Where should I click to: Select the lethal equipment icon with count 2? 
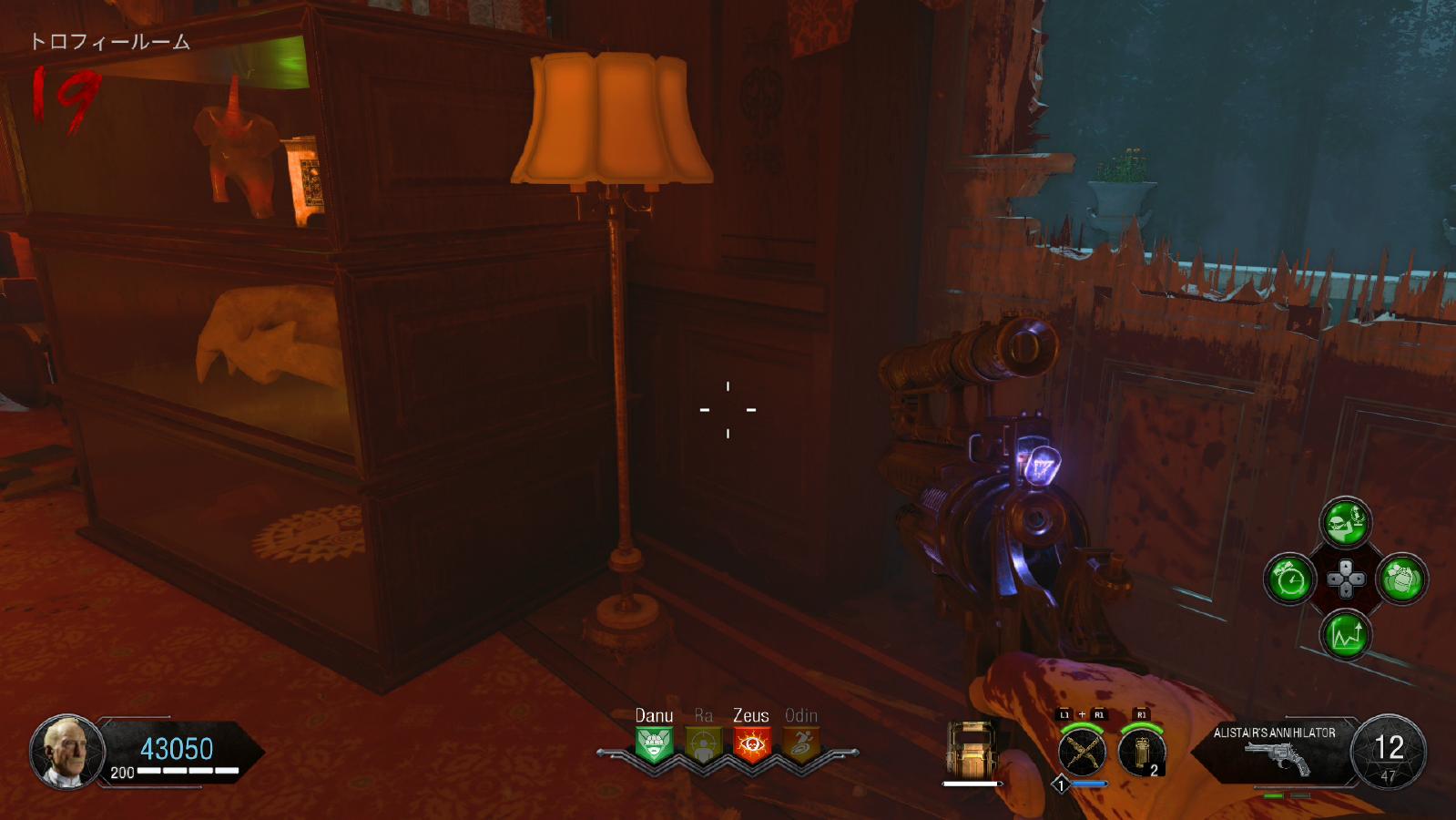(x=1142, y=753)
